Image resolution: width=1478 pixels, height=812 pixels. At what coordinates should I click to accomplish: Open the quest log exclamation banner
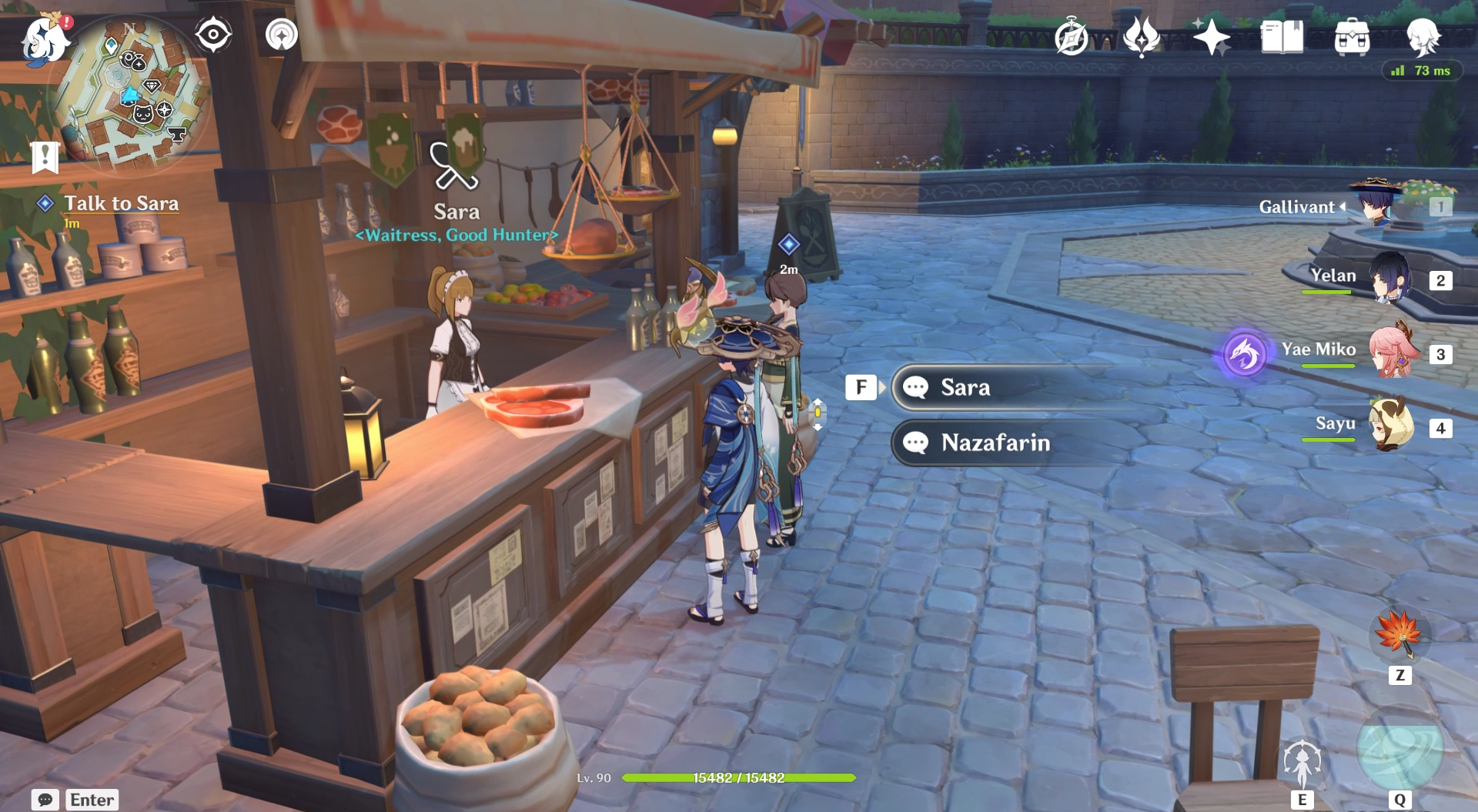45,157
